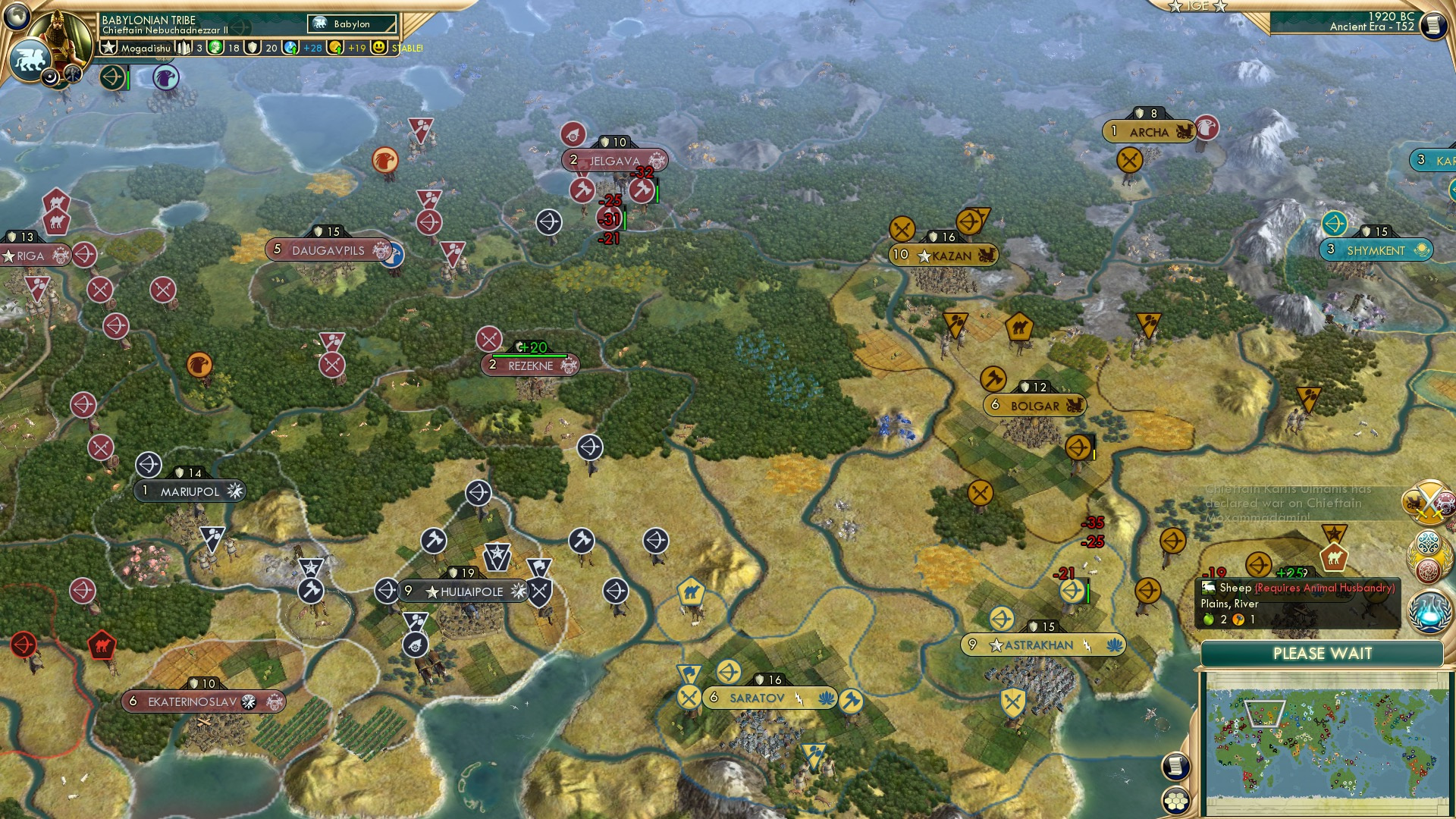Select the archer unit flag below the leader panel

112,78
